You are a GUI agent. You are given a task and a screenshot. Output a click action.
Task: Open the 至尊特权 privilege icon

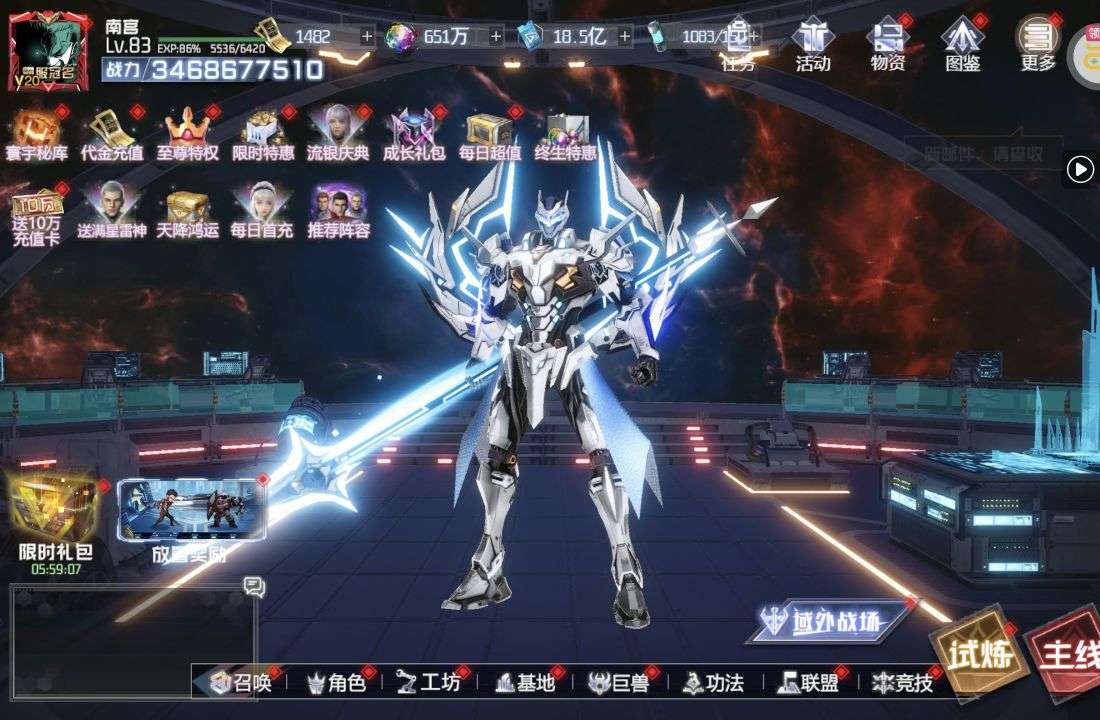[187, 133]
